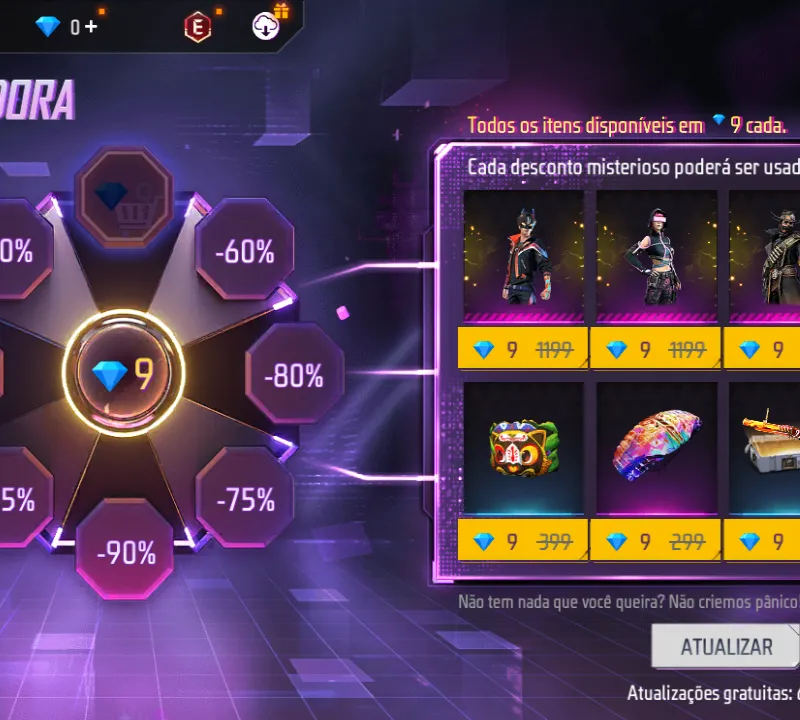
Task: Choose the -75% discount octagon
Action: [245, 499]
